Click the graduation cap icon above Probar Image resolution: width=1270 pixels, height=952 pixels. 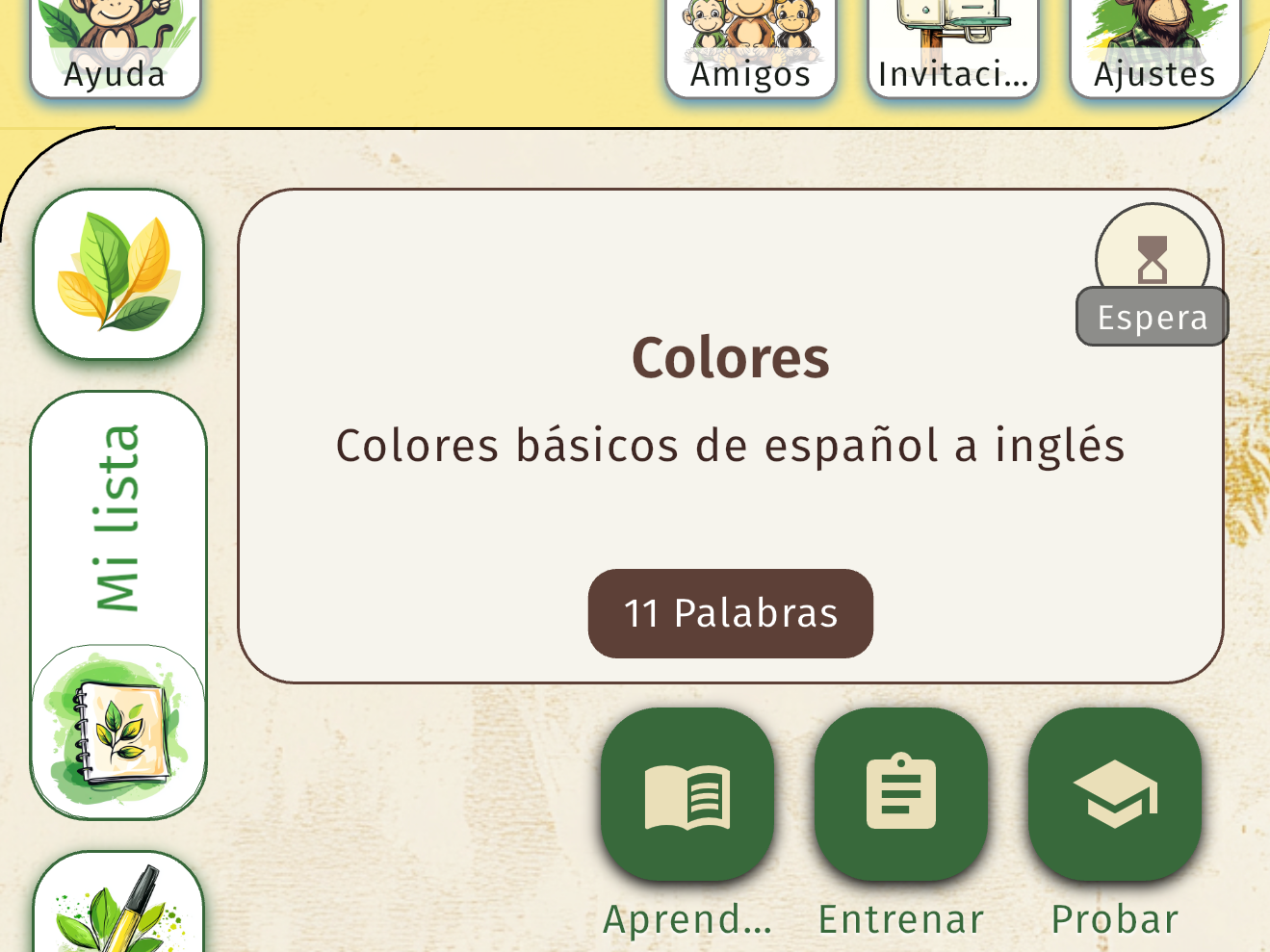[x=1113, y=794]
